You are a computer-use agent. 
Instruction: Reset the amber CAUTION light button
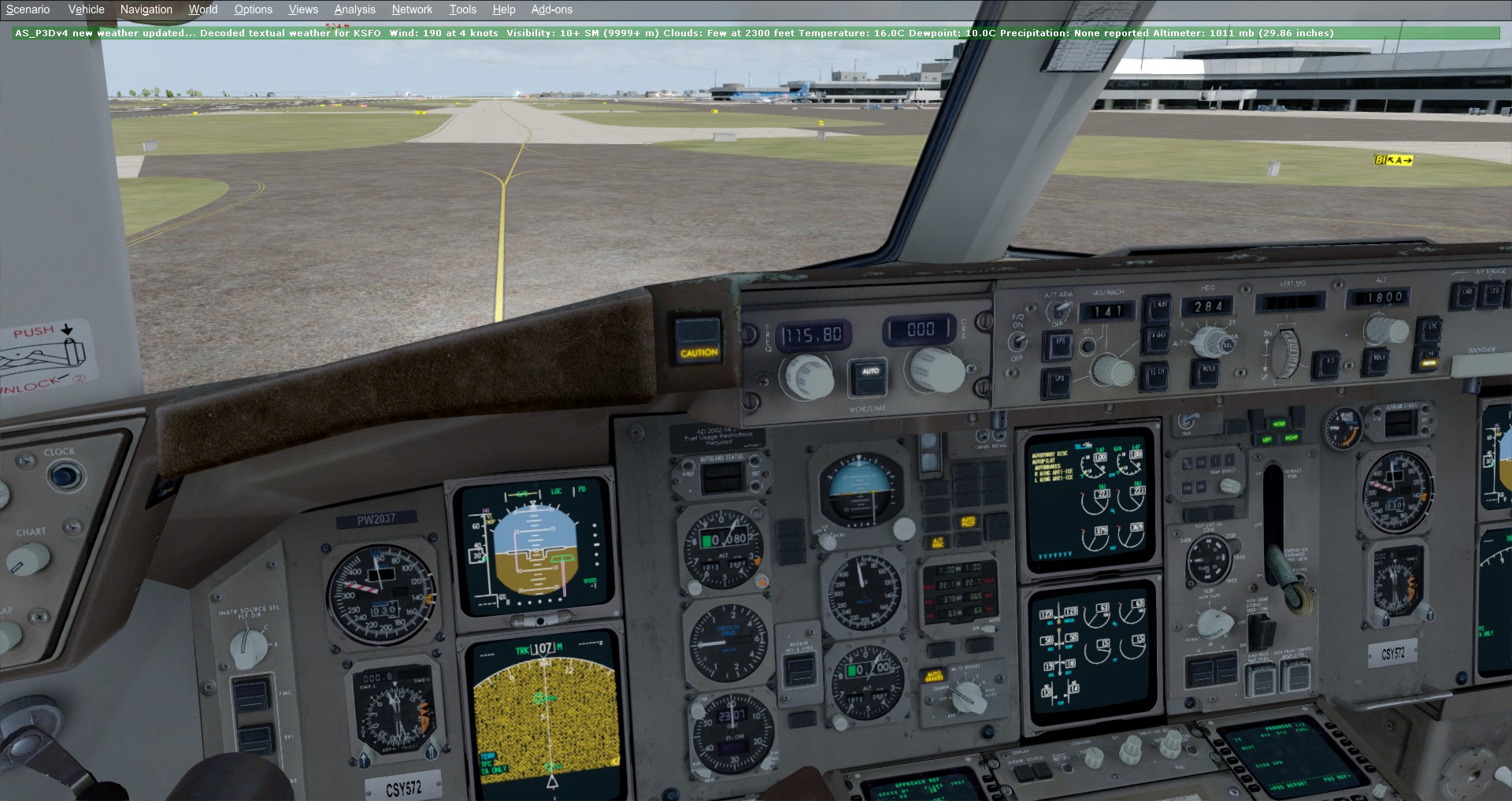(699, 341)
